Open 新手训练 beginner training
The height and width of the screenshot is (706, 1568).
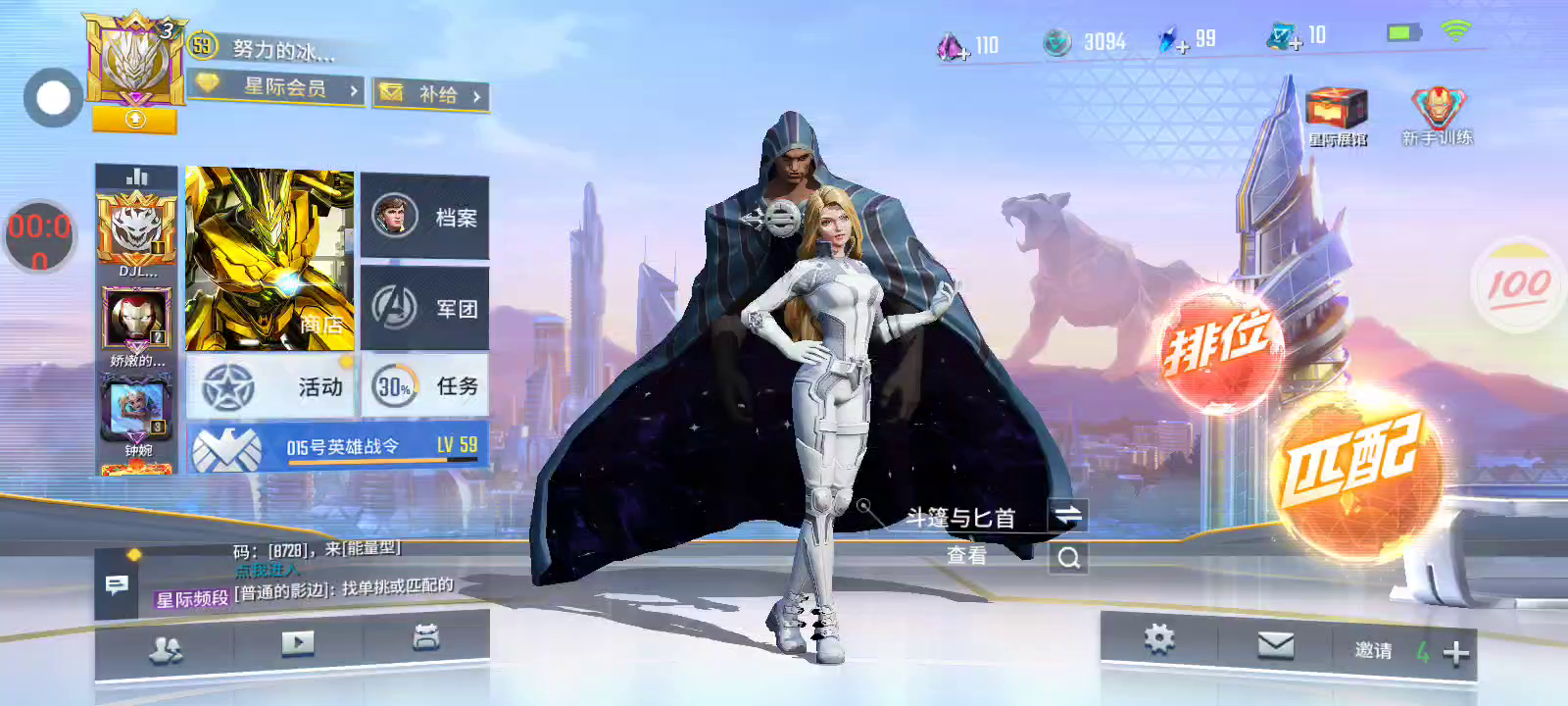click(x=1437, y=115)
